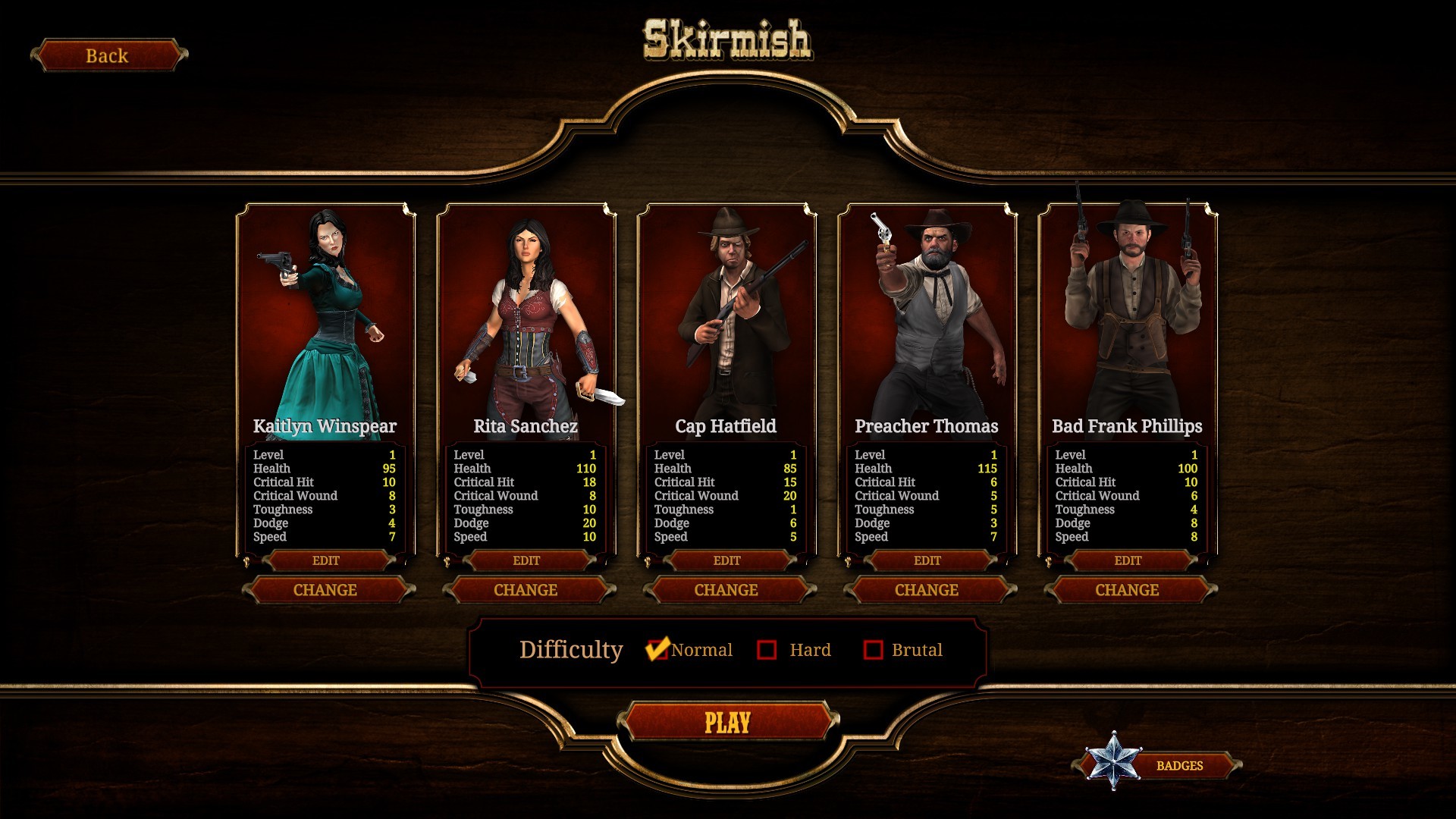Start the skirmish with PLAY
1456x819 pixels.
727,722
